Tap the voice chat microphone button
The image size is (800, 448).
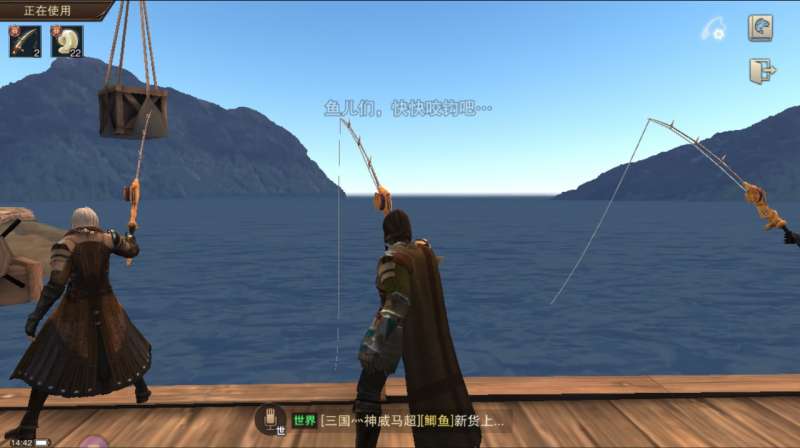[270, 419]
